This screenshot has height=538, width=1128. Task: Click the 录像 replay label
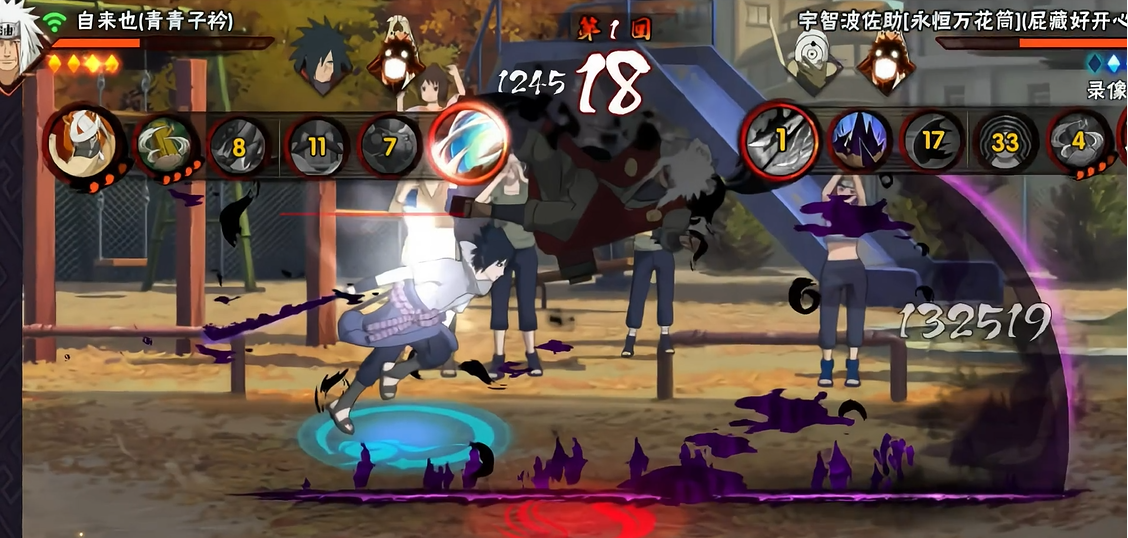tap(1106, 90)
